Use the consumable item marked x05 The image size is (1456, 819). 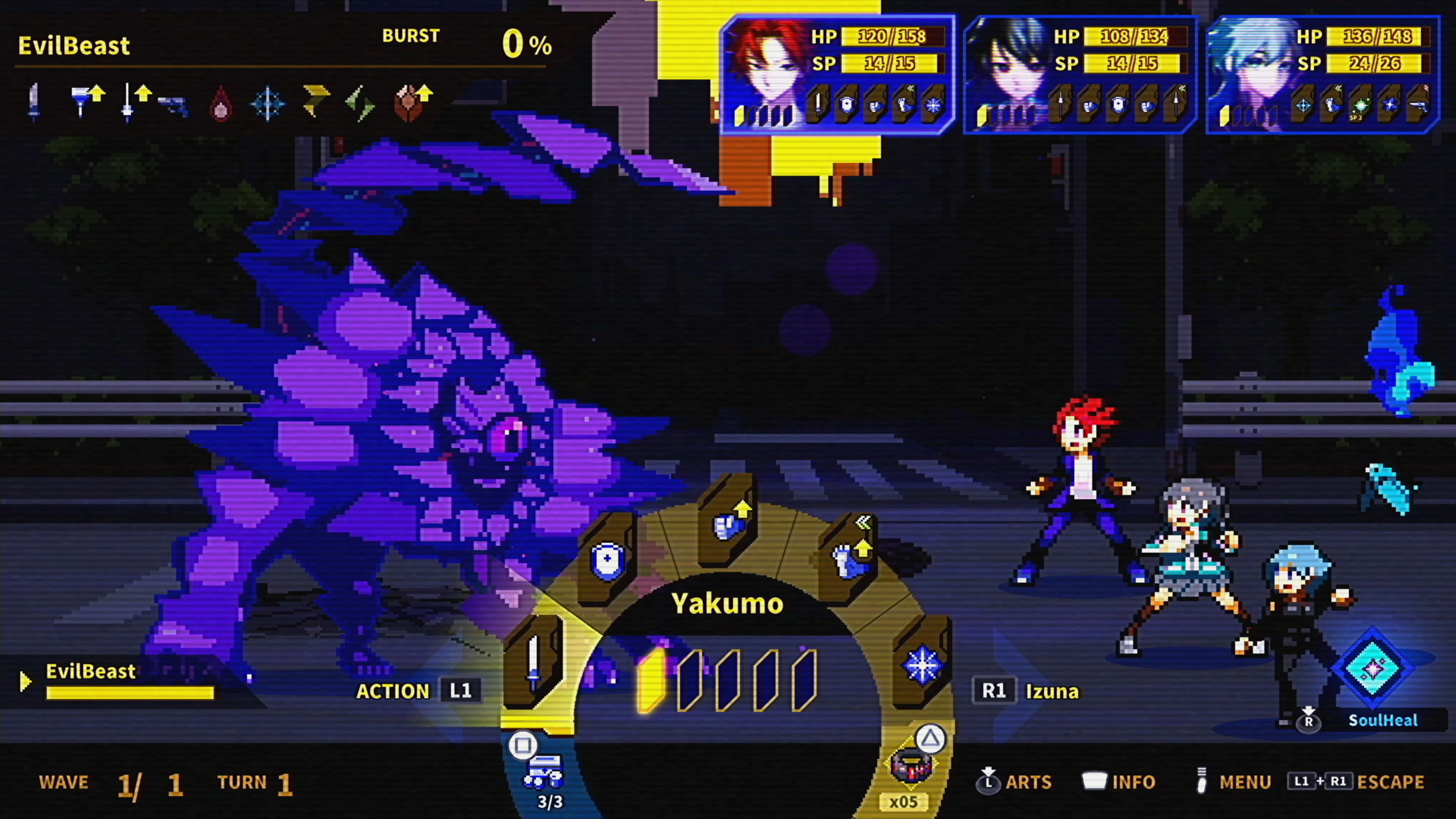pyautogui.click(x=910, y=766)
